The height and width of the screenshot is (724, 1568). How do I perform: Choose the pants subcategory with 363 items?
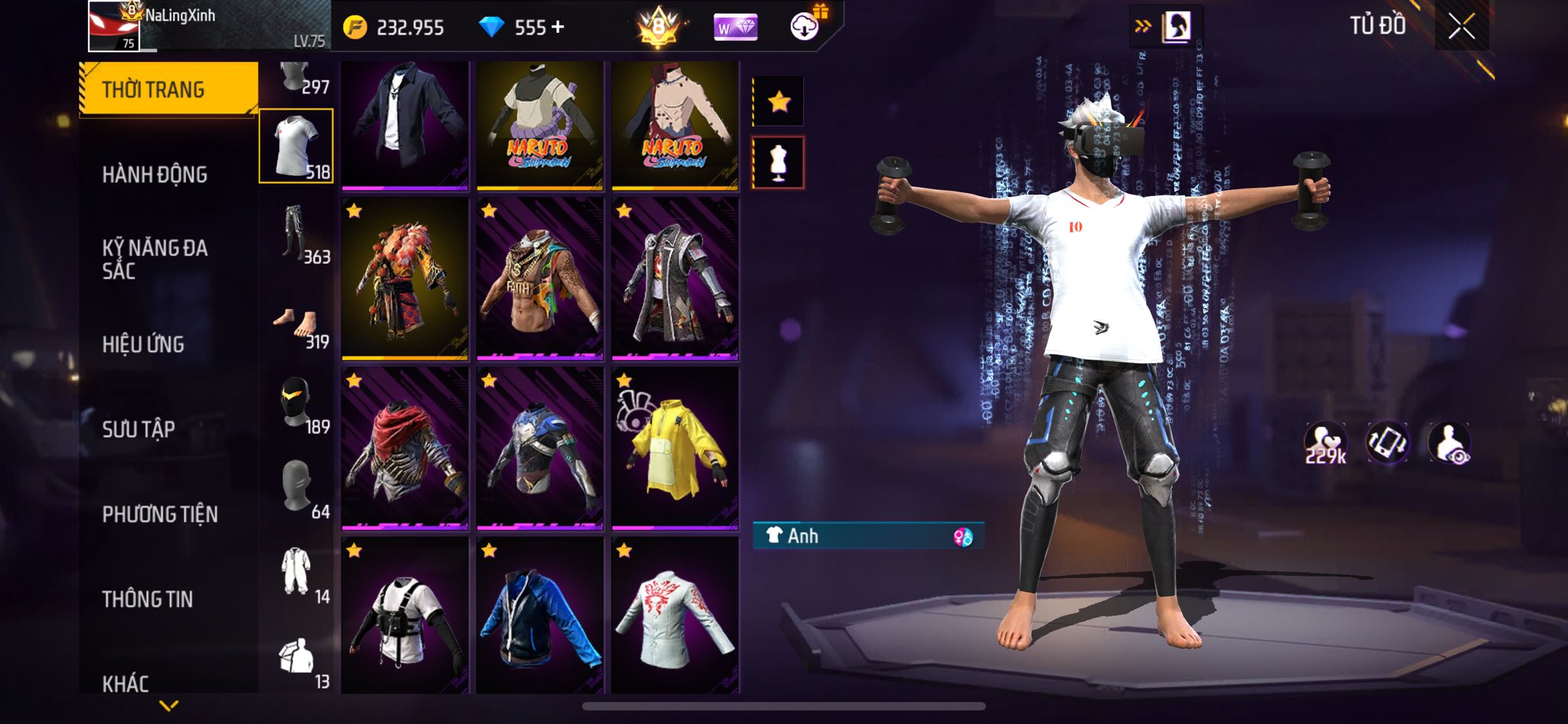click(x=296, y=232)
